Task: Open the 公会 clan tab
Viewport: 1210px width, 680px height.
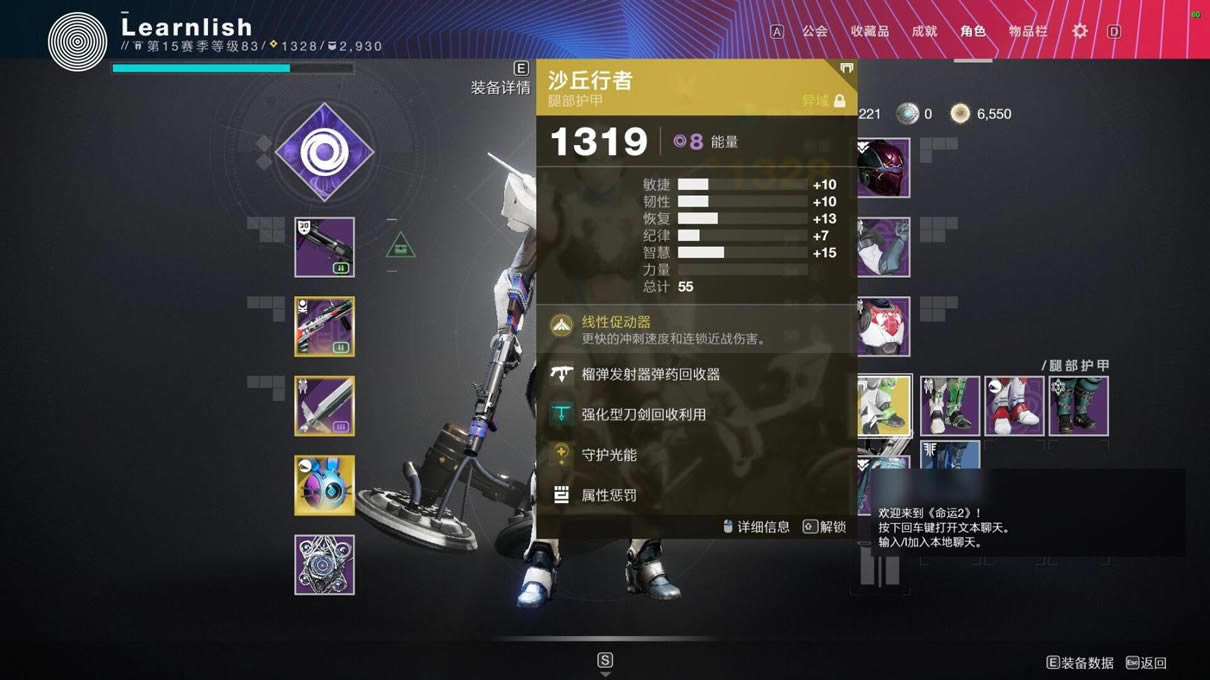Action: [x=815, y=31]
